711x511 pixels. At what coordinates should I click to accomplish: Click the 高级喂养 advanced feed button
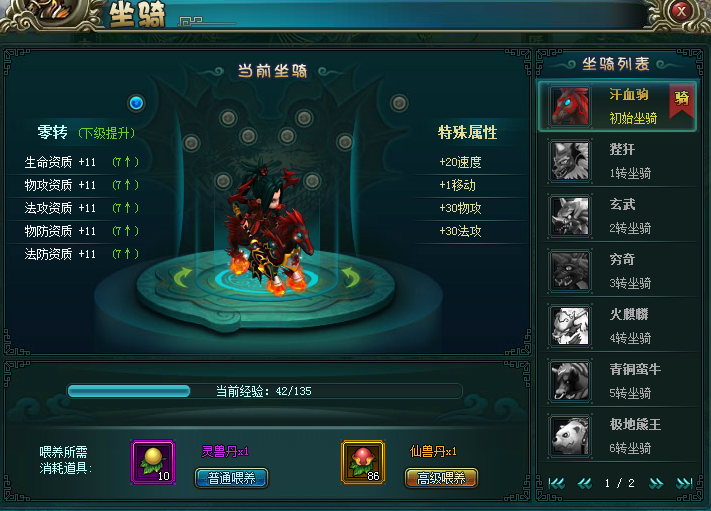click(441, 478)
